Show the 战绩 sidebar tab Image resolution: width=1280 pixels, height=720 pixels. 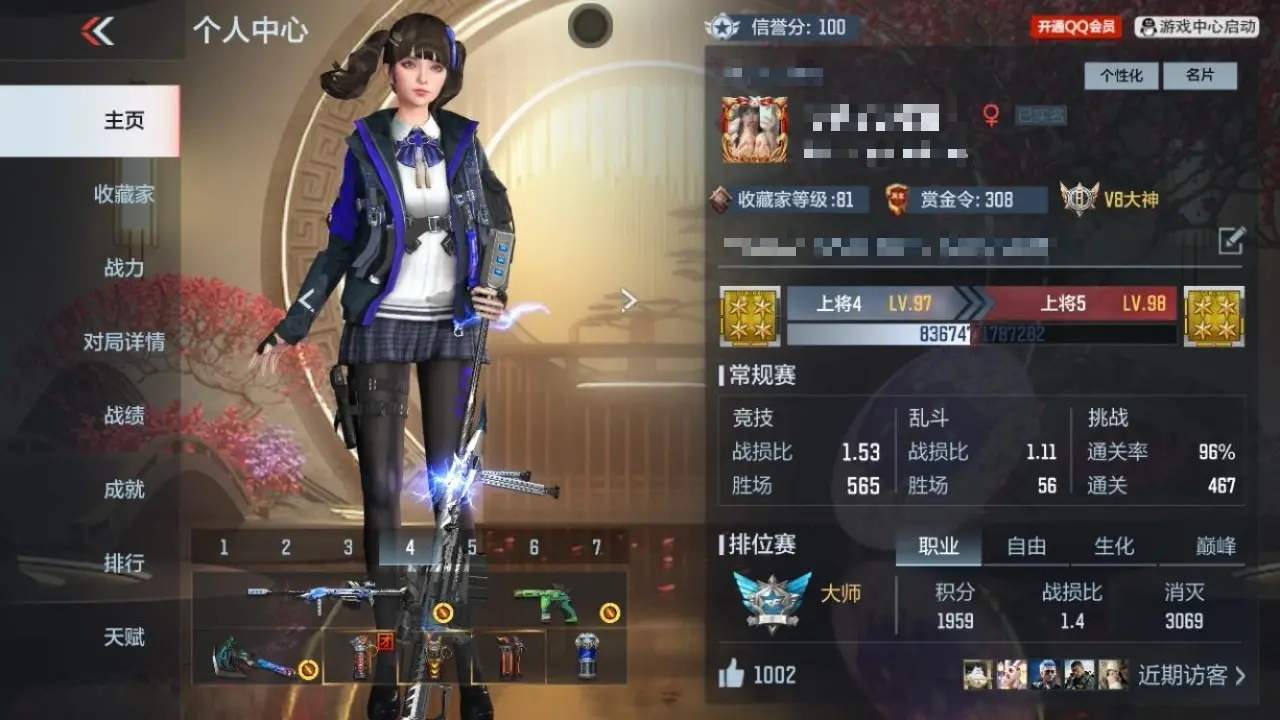point(124,416)
